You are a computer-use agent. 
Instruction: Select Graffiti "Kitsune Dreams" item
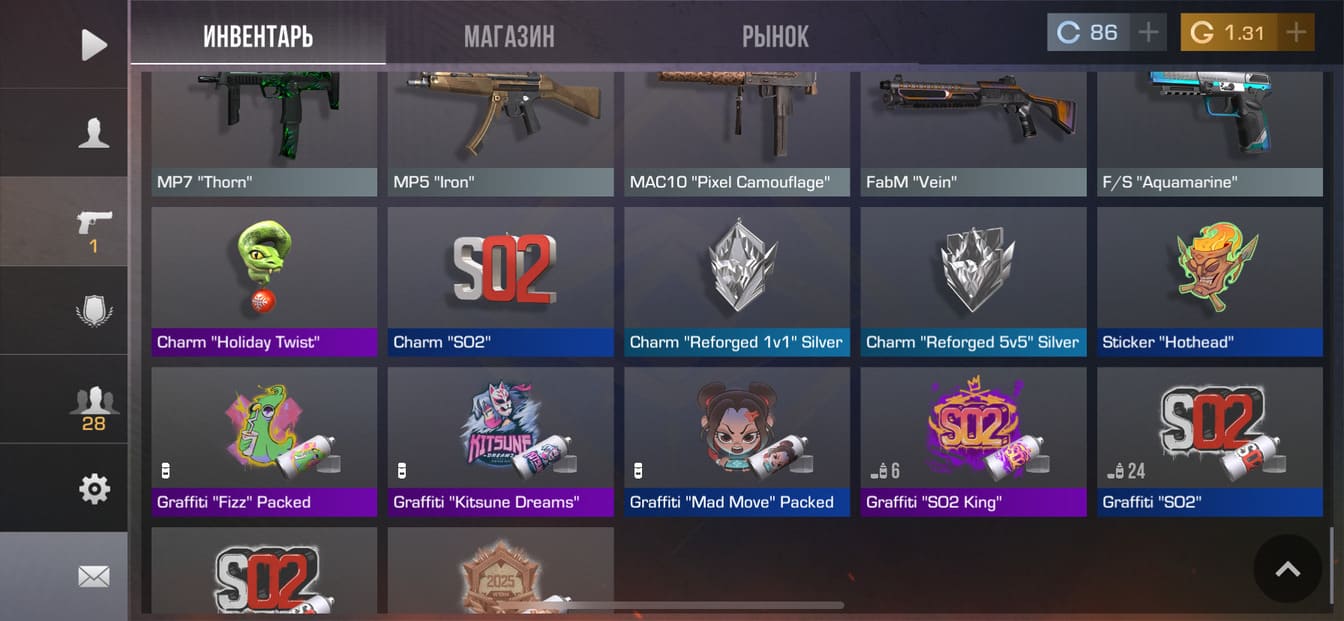pyautogui.click(x=500, y=440)
